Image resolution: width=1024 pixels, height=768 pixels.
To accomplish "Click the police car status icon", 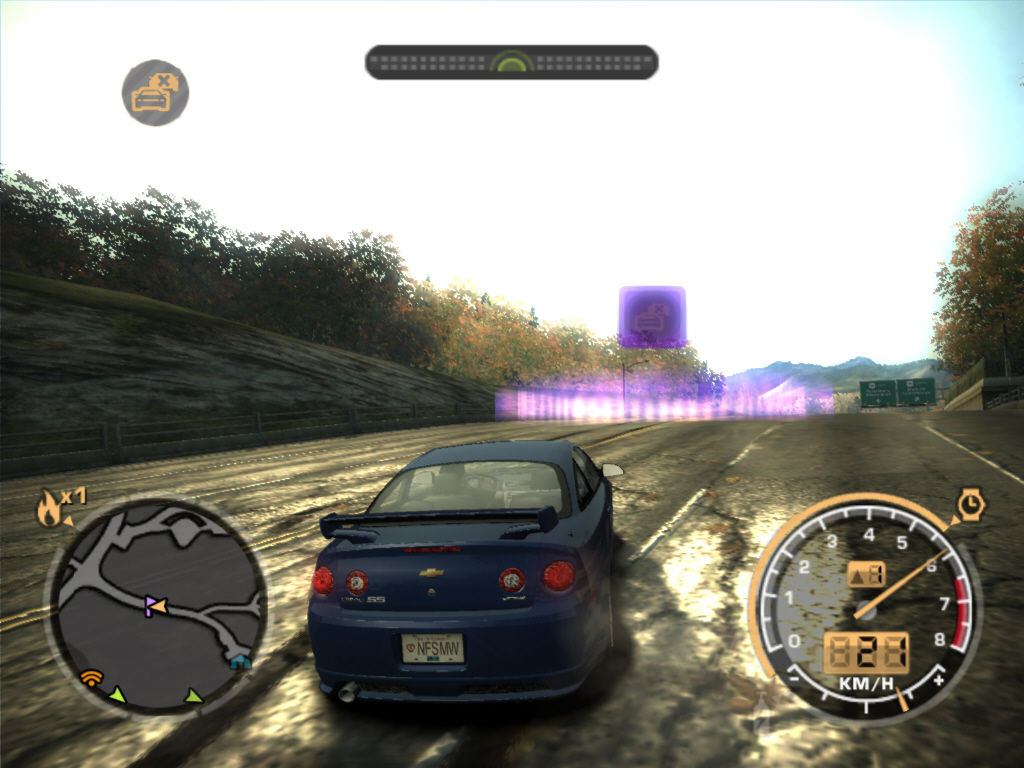I will (x=155, y=93).
